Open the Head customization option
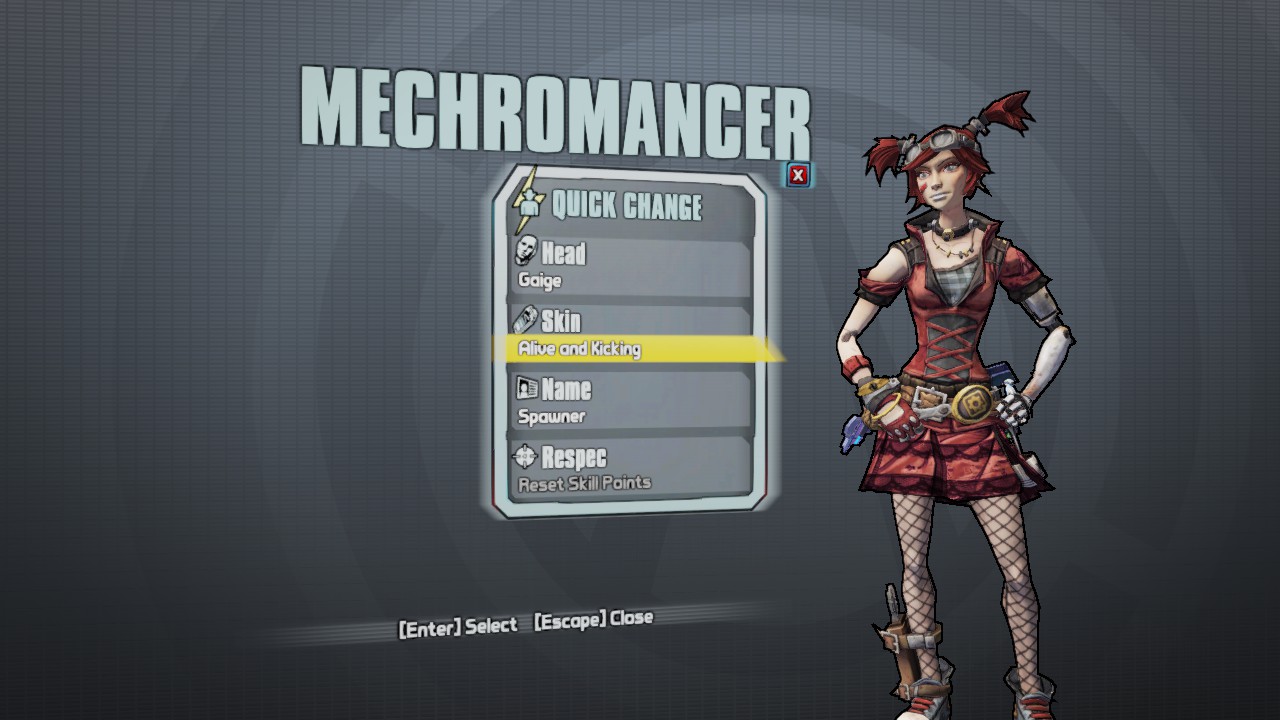Screen dimensions: 1280x720 [630, 265]
